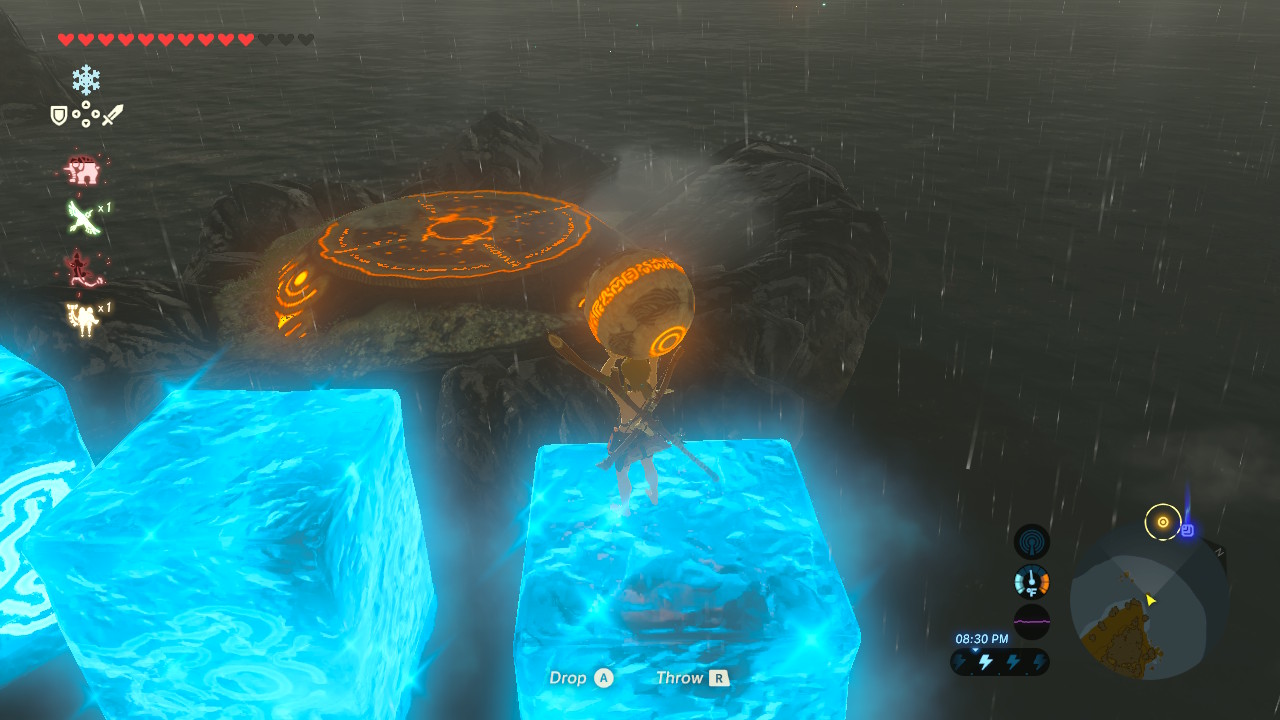Click the Fahrenheit temperature gauge dial

(x=1032, y=581)
